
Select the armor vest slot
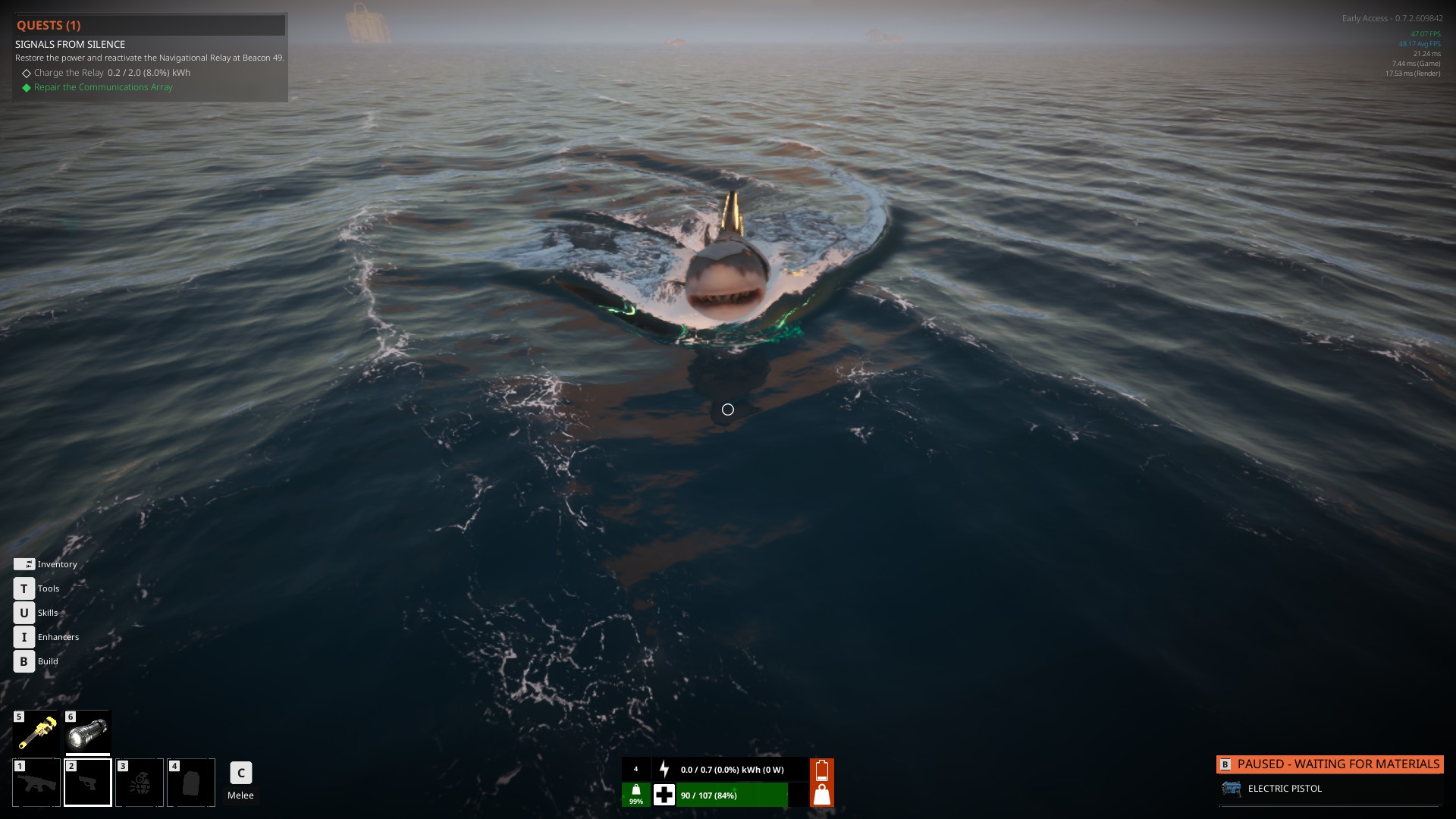(x=191, y=783)
